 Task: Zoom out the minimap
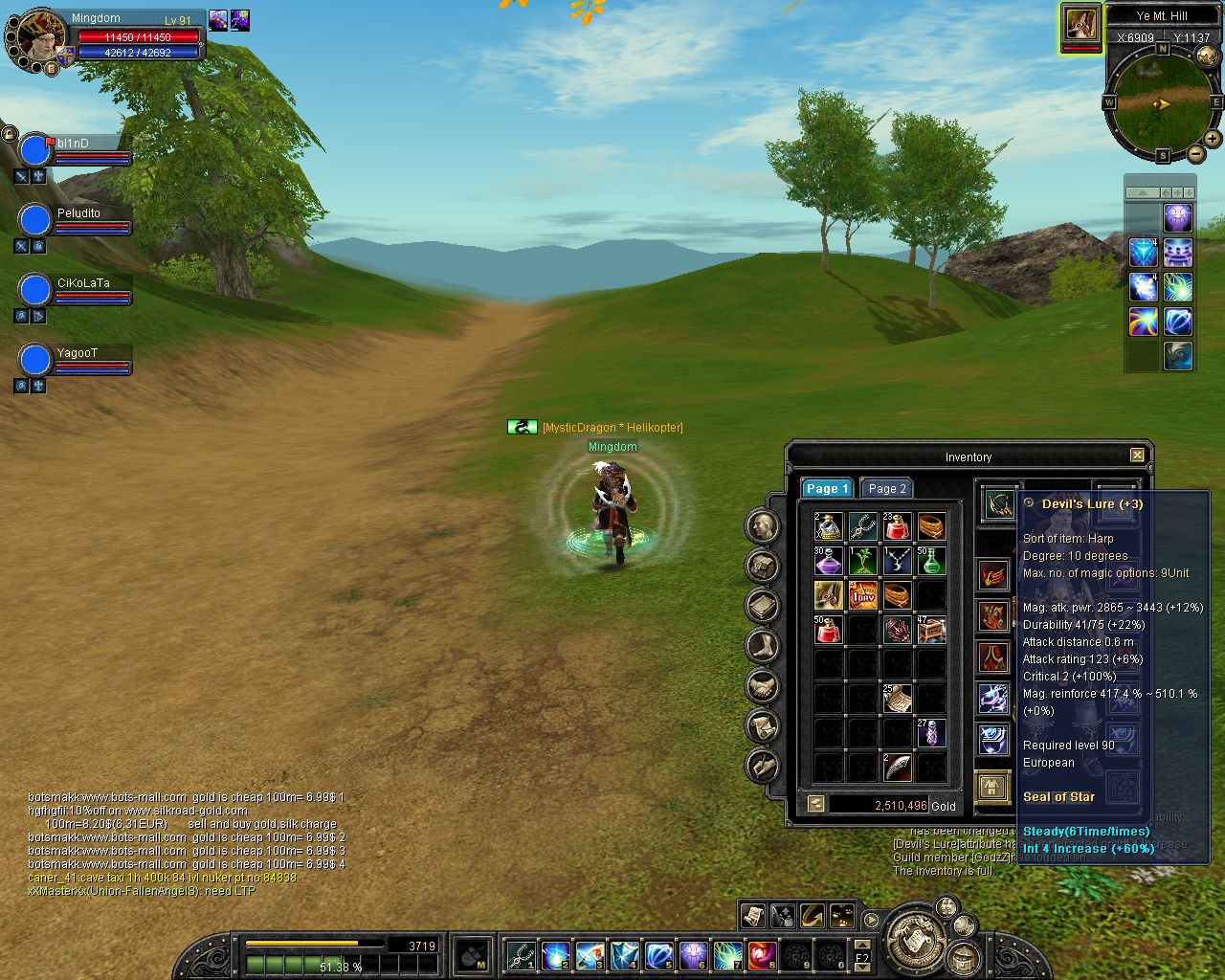click(x=1196, y=154)
